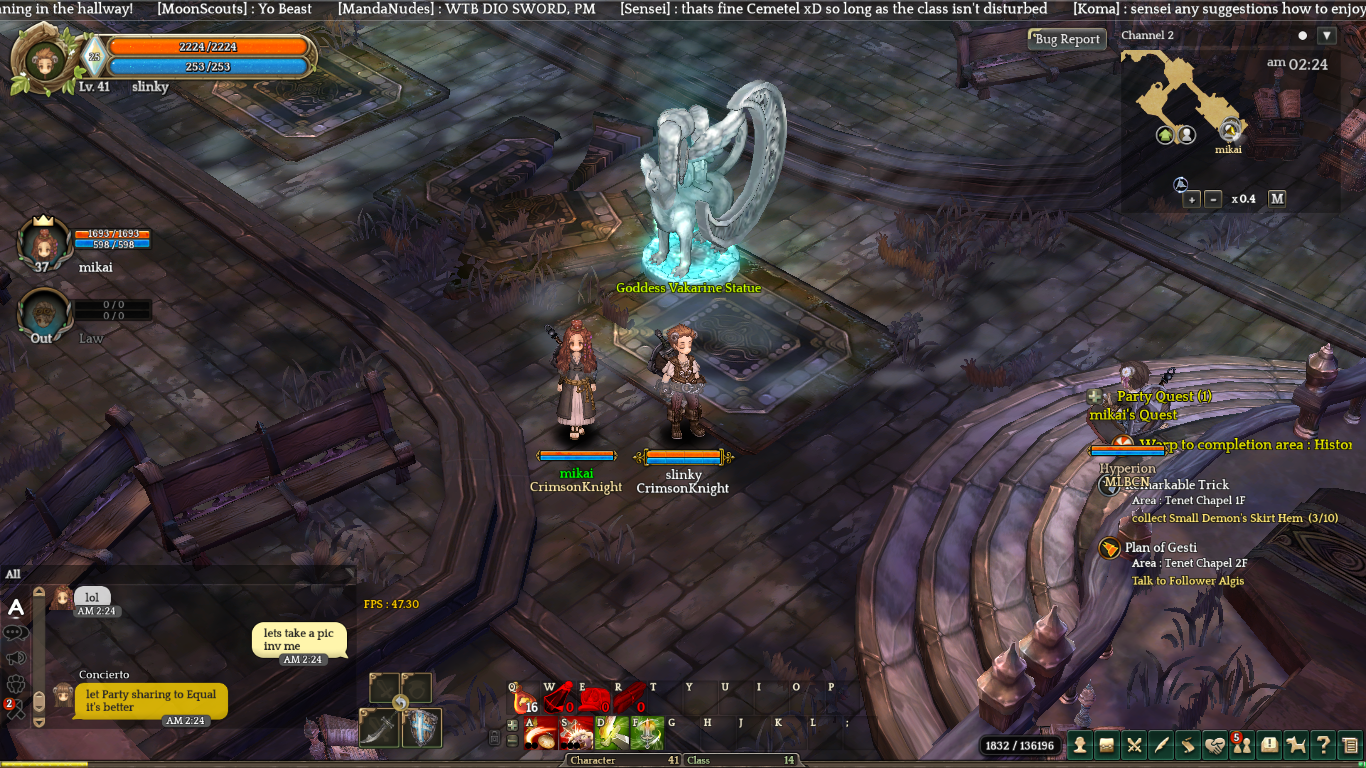Screen dimensions: 1366x768
Task: Activate the skill in the S slot
Action: pyautogui.click(x=575, y=733)
